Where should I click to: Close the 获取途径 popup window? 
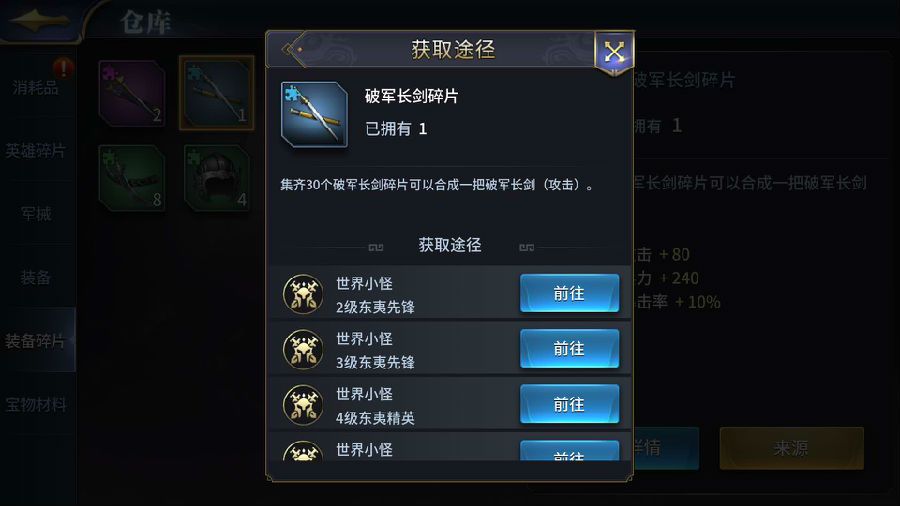click(x=613, y=51)
